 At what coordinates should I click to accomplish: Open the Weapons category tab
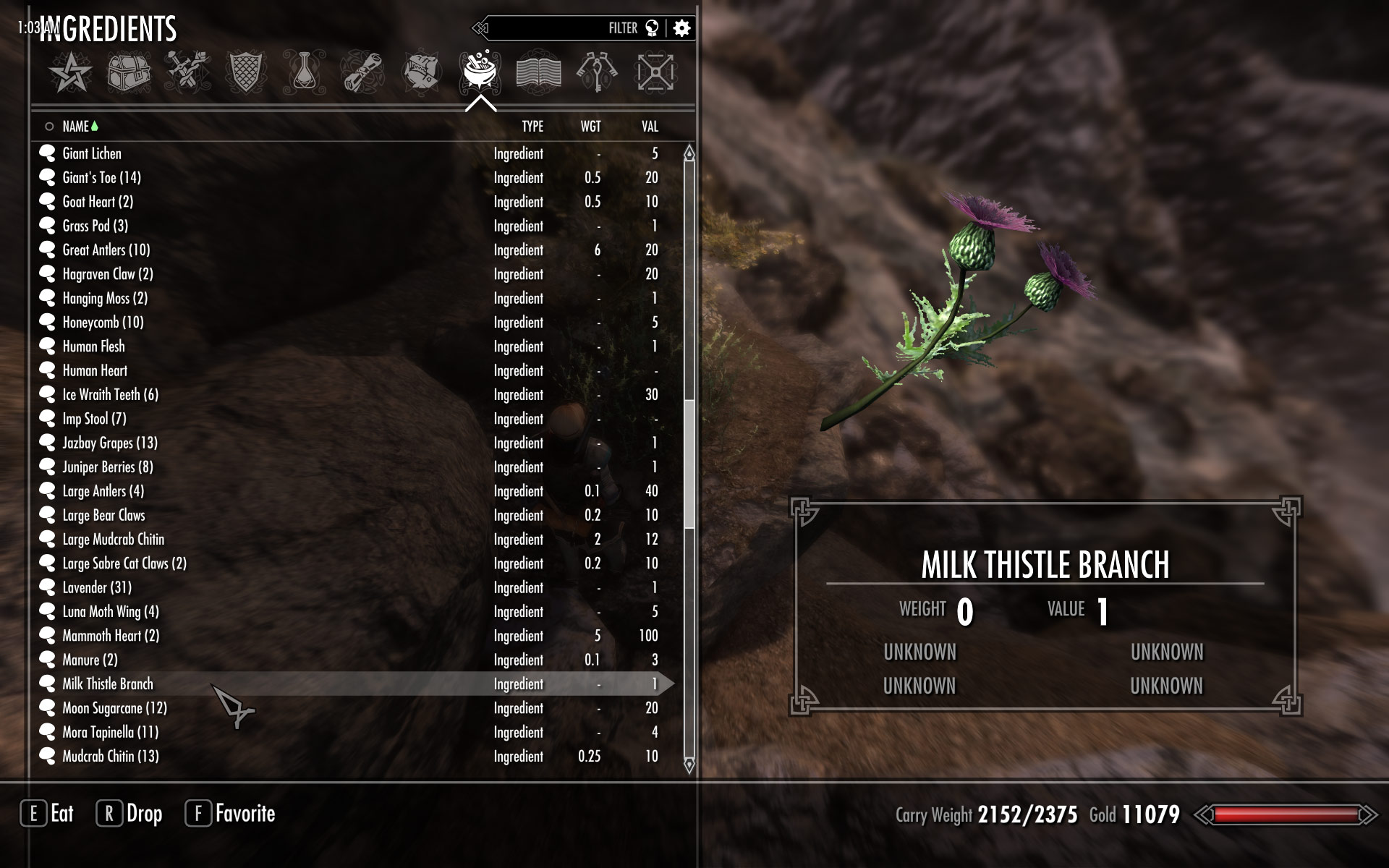[187, 73]
